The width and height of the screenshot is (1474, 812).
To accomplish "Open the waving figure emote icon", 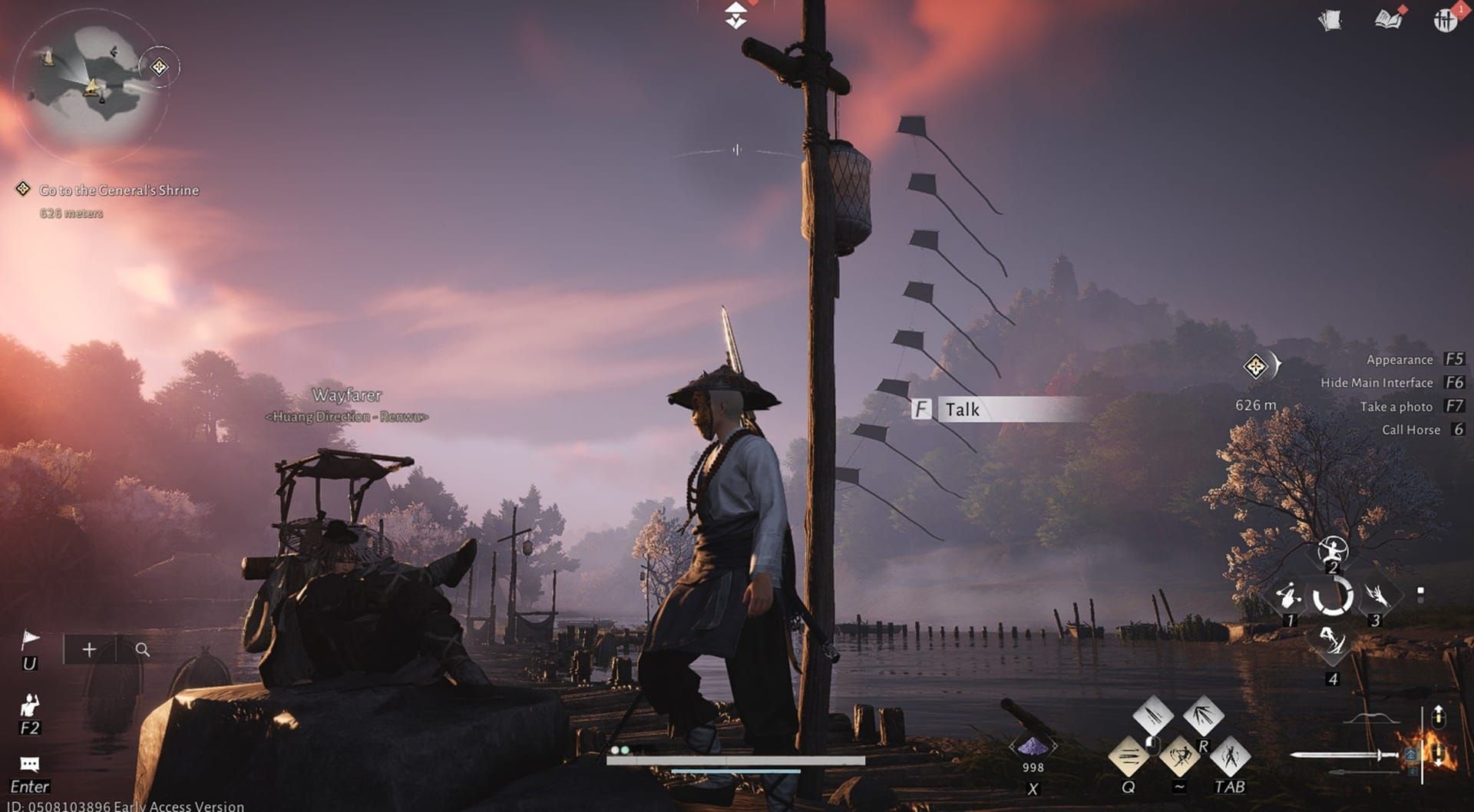I will pyautogui.click(x=29, y=704).
